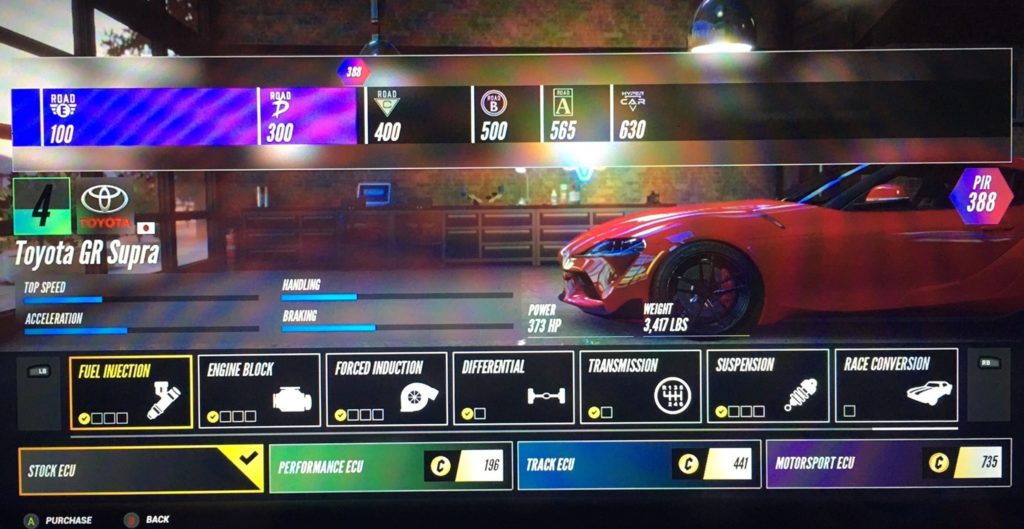The height and width of the screenshot is (529, 1024).
Task: Show the Transmission upgrades
Action: 640,390
